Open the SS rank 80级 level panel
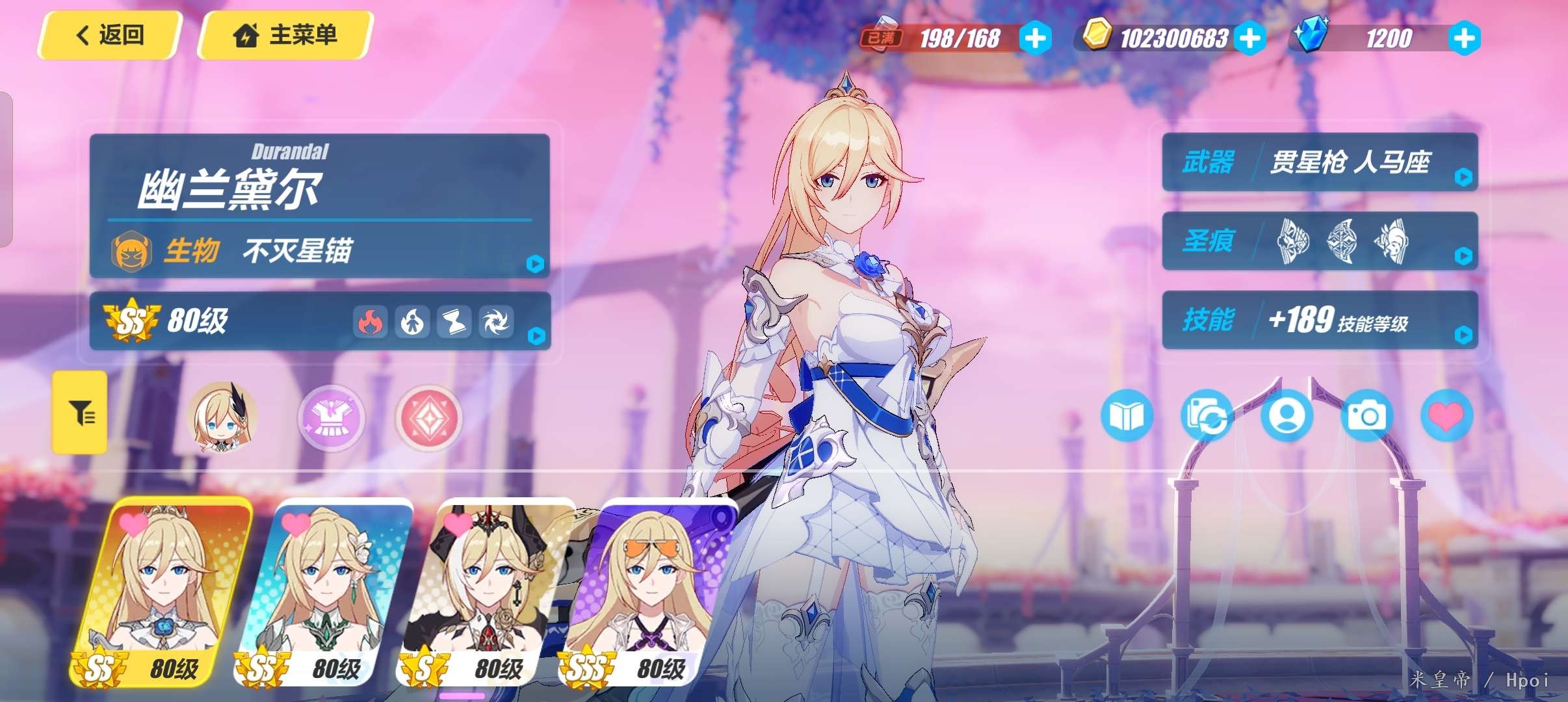Viewport: 1568px width, 702px height. tap(319, 321)
